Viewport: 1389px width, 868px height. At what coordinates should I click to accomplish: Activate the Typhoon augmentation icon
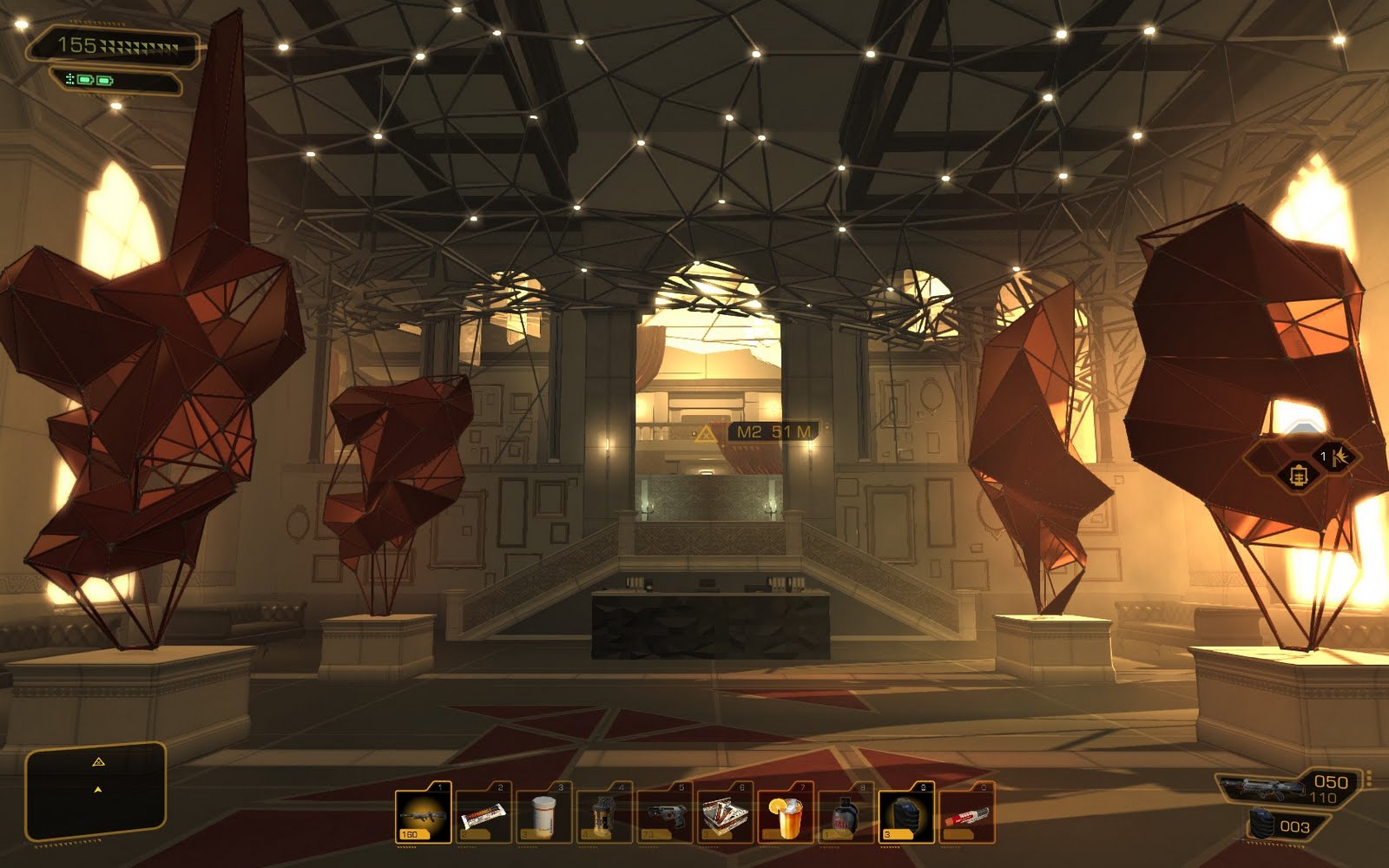pyautogui.click(x=1336, y=456)
